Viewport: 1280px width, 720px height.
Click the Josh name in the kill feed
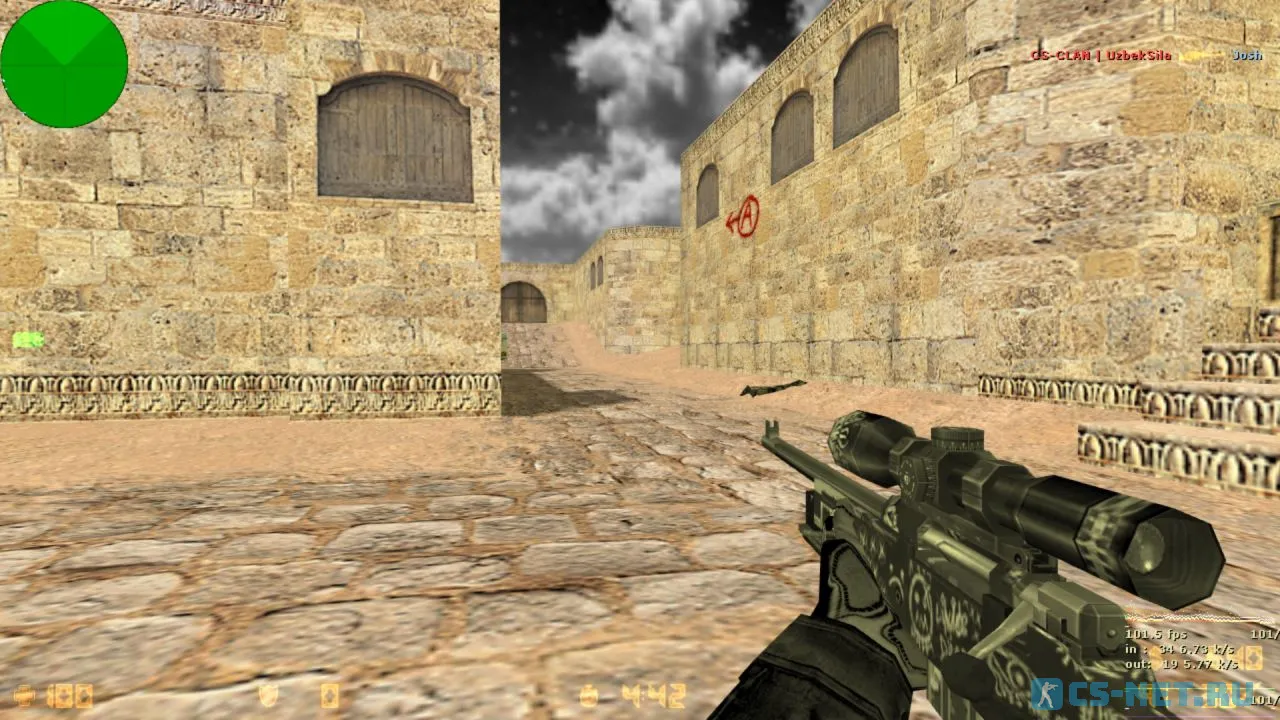[1246, 56]
